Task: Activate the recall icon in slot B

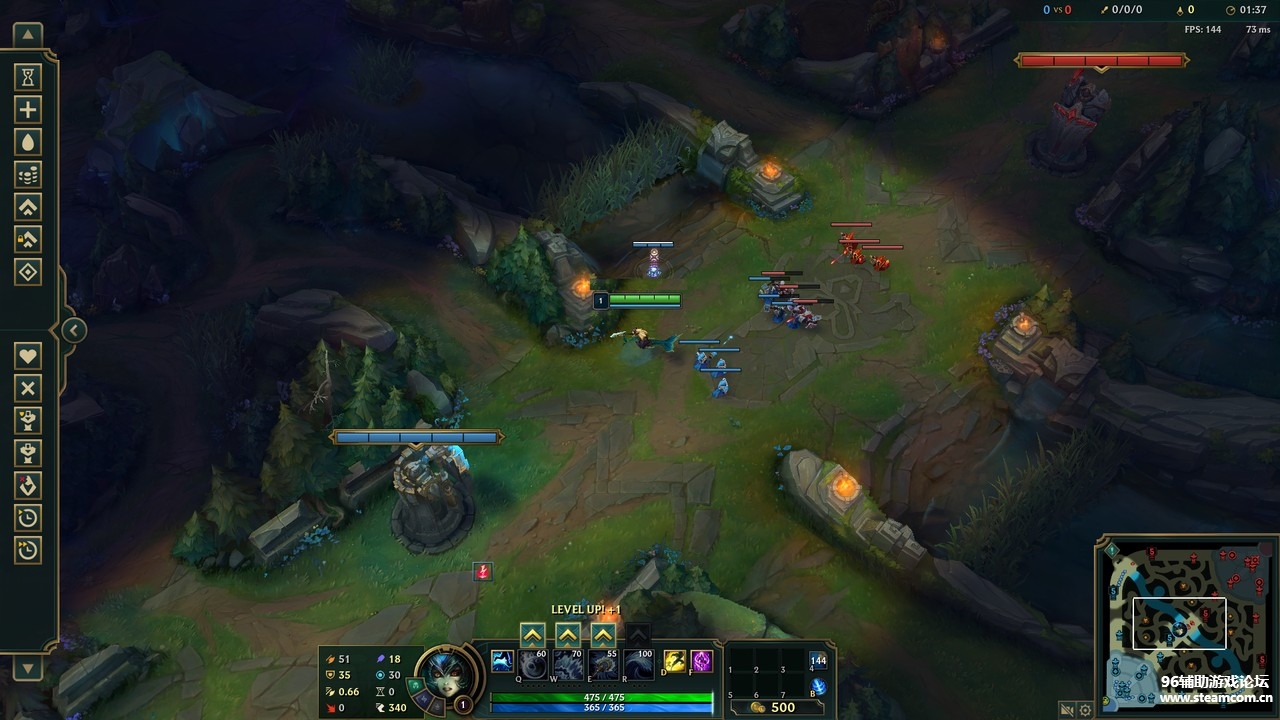Action: 818,685
